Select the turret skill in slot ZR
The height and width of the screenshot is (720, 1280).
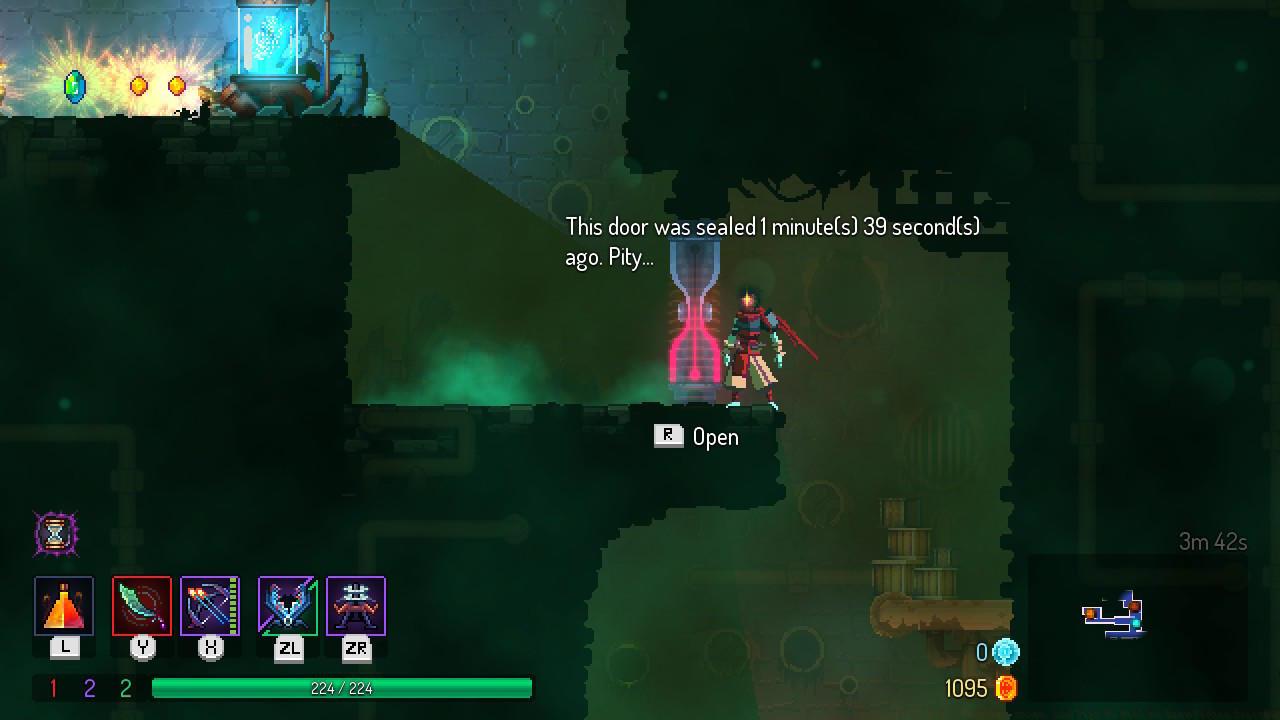pyautogui.click(x=358, y=605)
